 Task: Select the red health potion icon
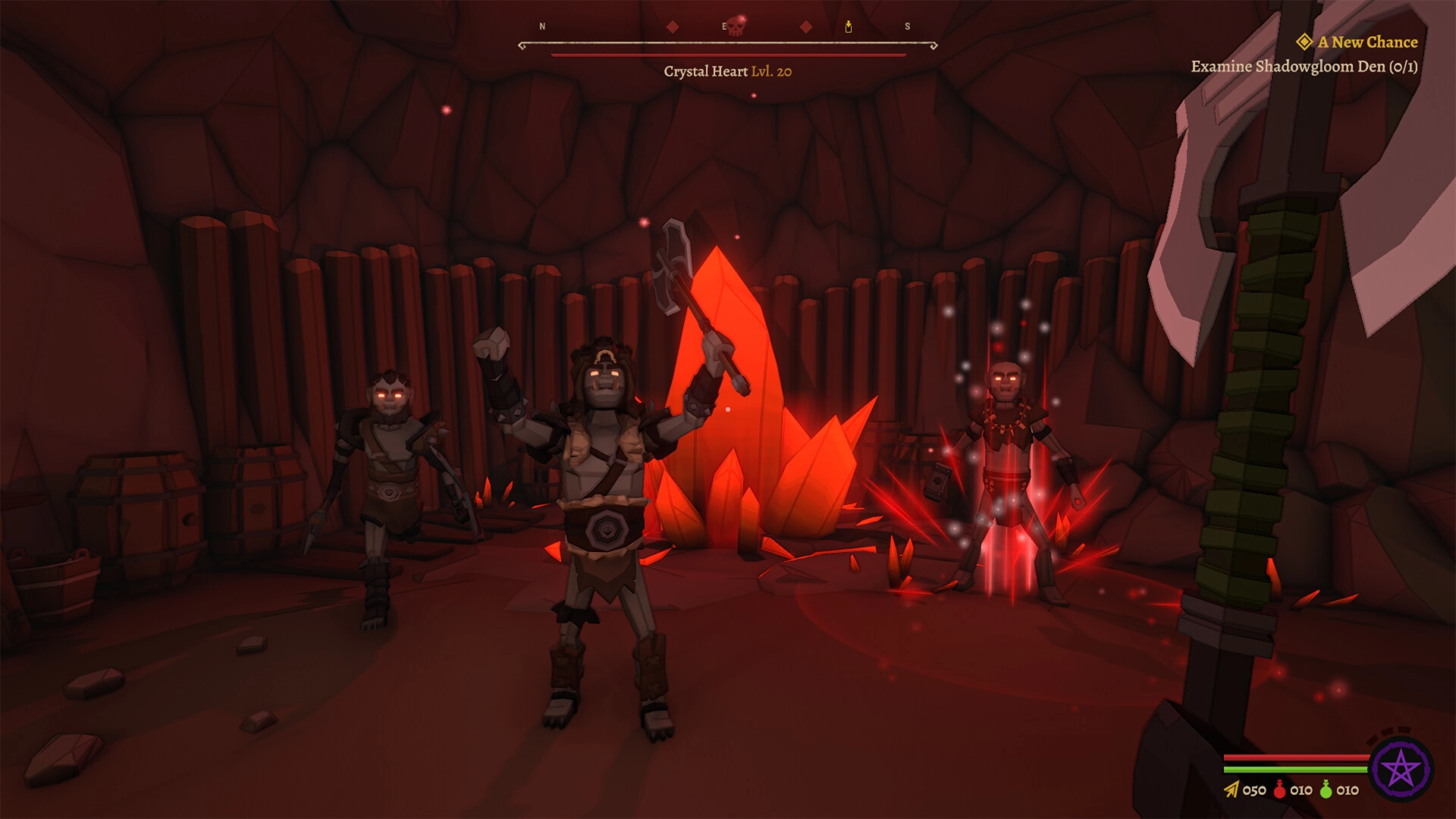[1280, 789]
